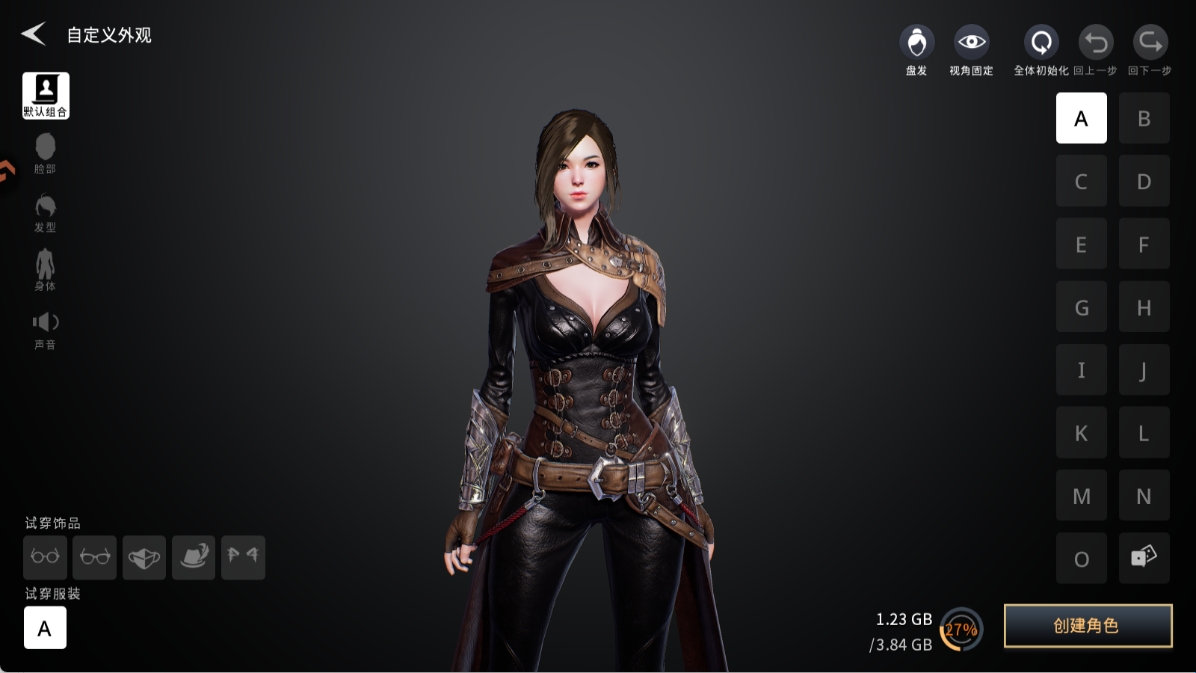Image resolution: width=1196 pixels, height=673 pixels.
Task: Try on the hat accessory
Action: coord(193,558)
